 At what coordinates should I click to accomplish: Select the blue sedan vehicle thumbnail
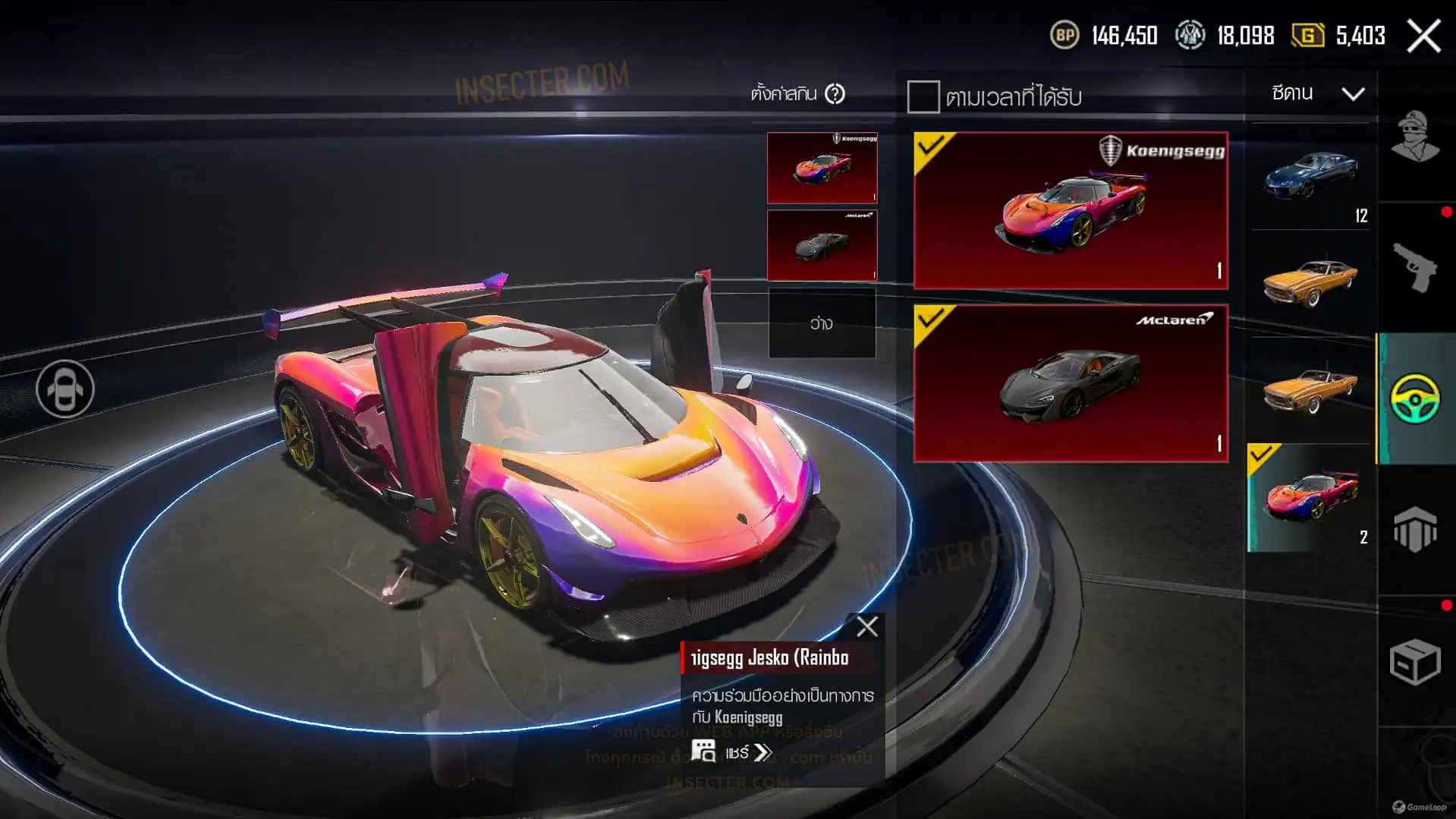[x=1311, y=178]
